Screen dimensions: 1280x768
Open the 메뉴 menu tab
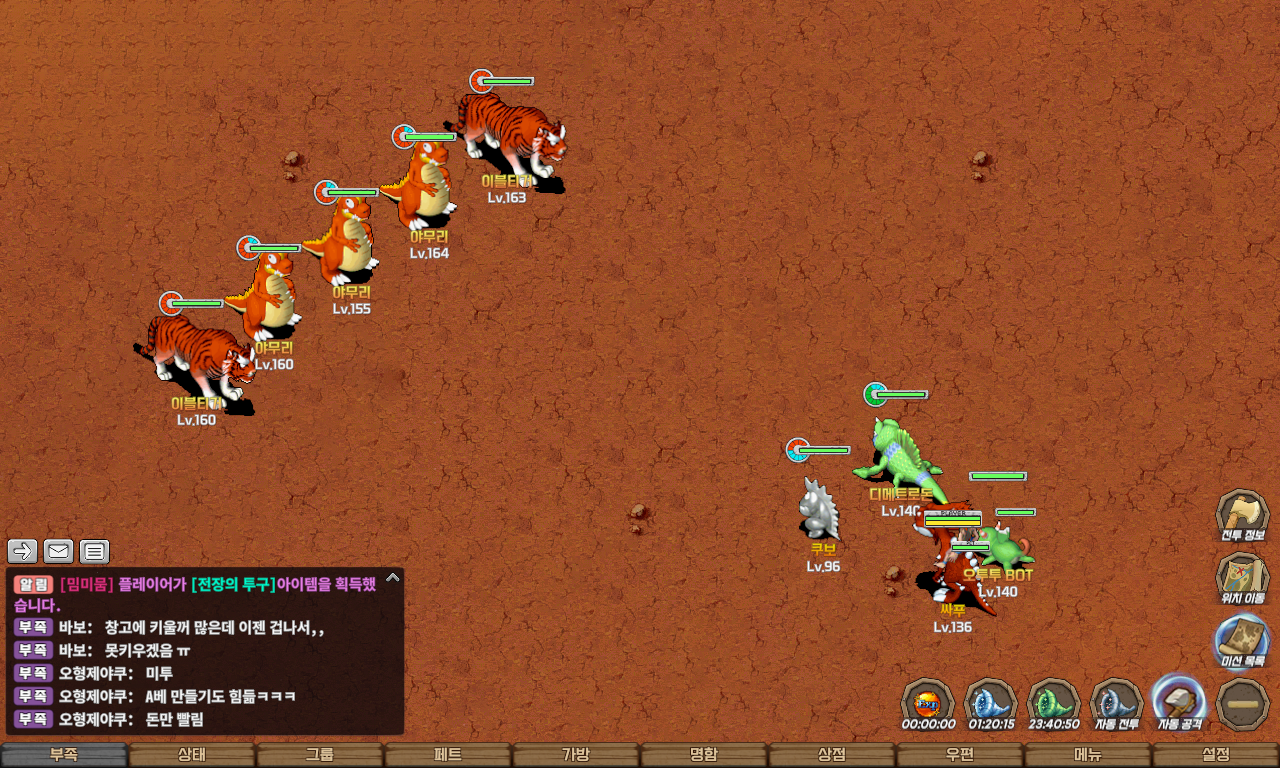click(x=1088, y=755)
